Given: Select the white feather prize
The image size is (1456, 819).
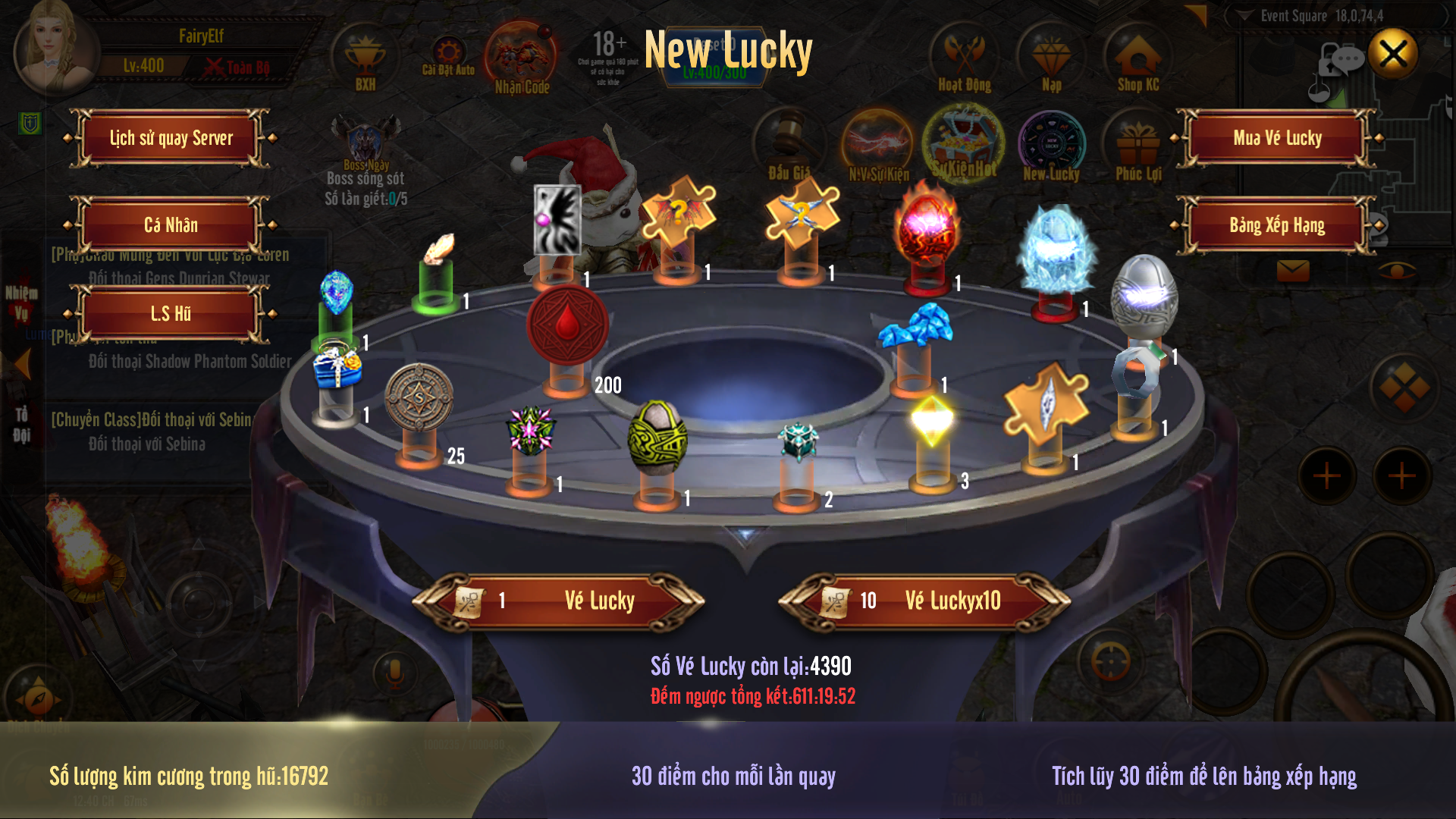Looking at the screenshot, I should point(438,249).
